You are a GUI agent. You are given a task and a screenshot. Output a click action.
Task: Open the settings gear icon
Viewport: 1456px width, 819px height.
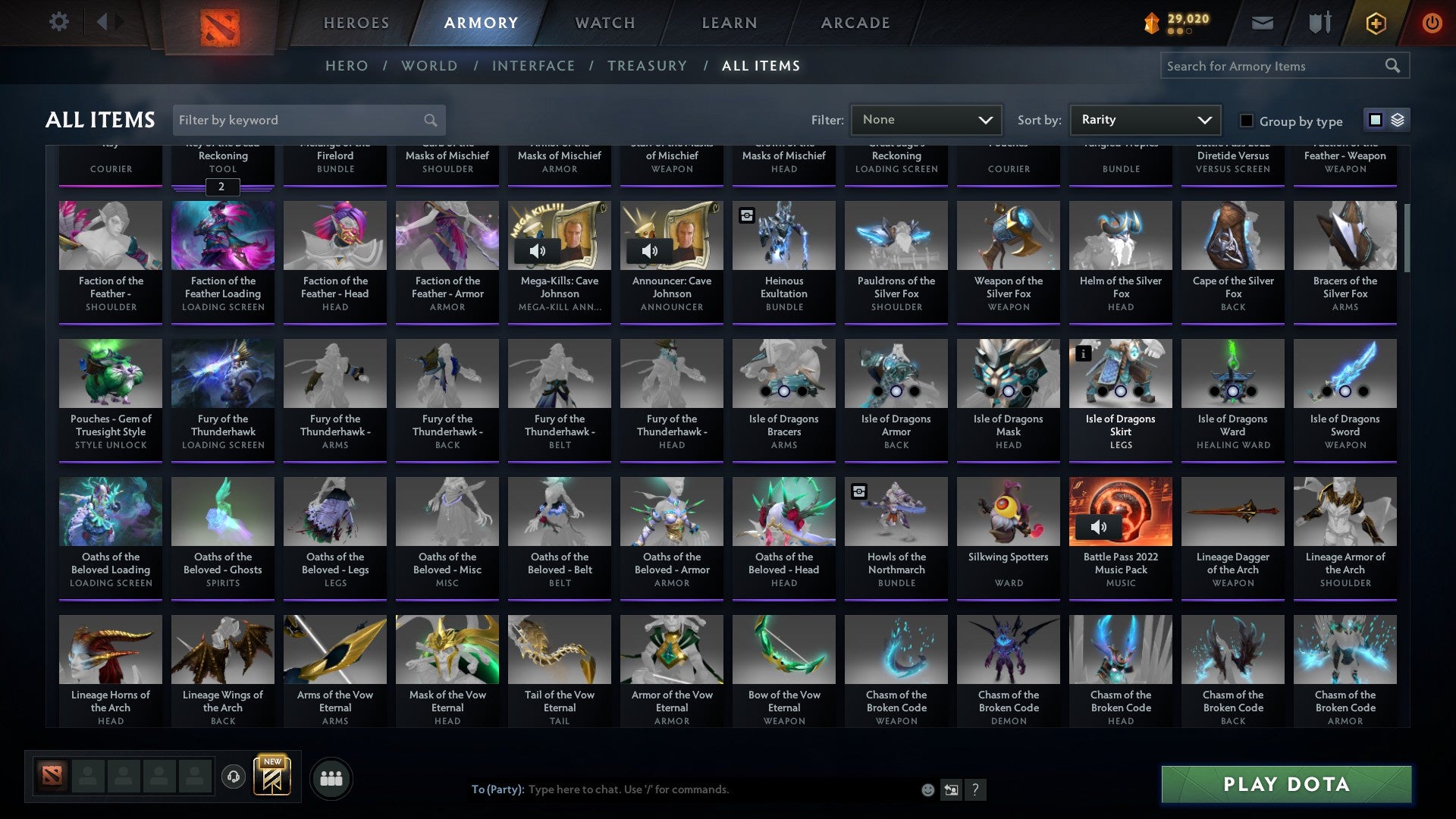[58, 22]
